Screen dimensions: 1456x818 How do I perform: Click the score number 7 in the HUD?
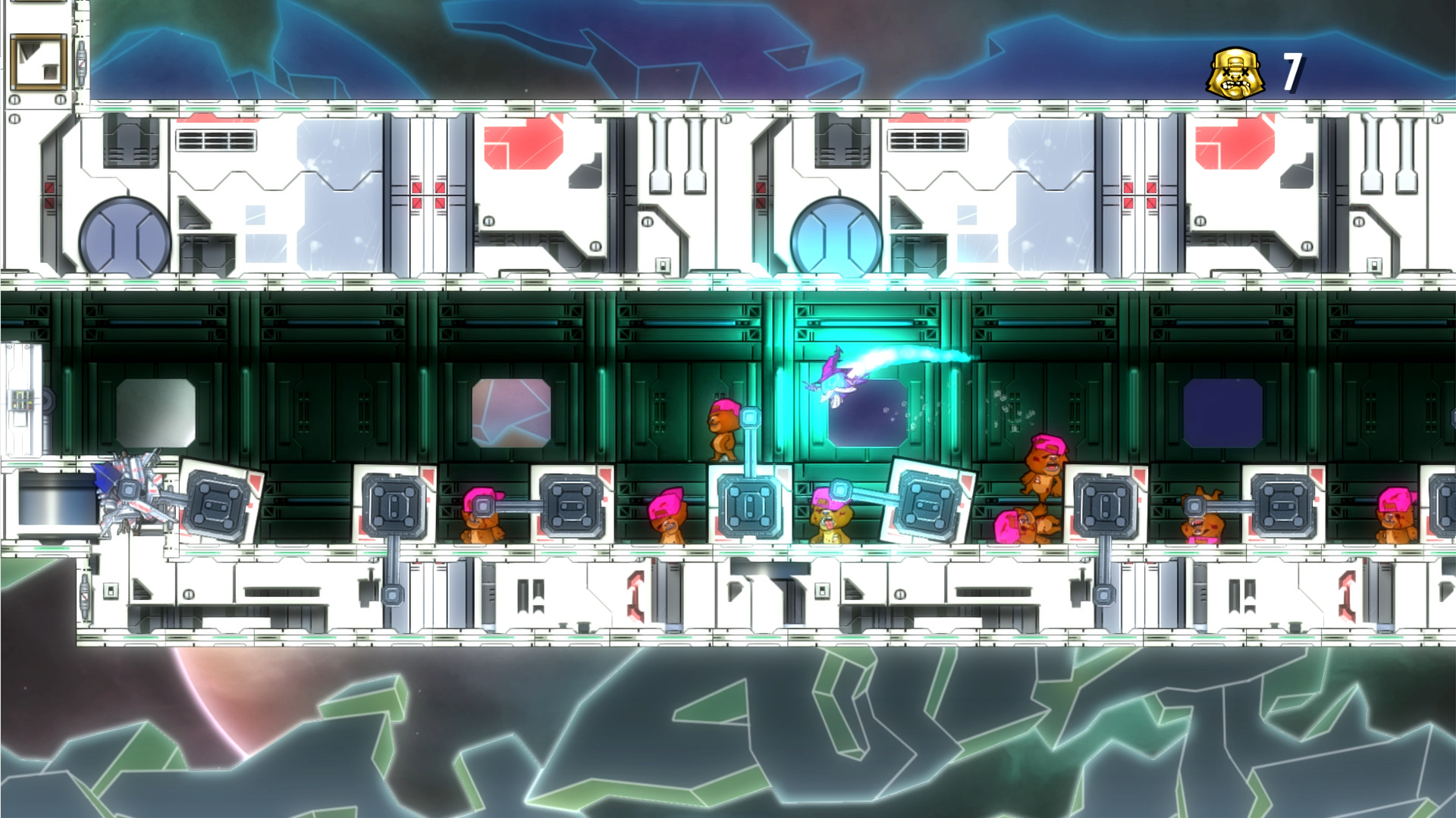coord(1293,72)
